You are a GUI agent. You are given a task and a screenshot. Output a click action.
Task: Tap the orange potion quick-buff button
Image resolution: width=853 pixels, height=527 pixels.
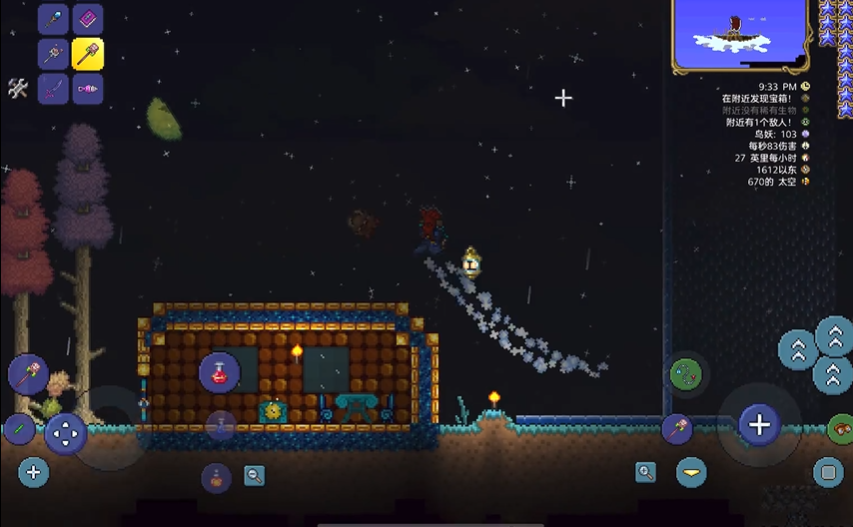216,477
